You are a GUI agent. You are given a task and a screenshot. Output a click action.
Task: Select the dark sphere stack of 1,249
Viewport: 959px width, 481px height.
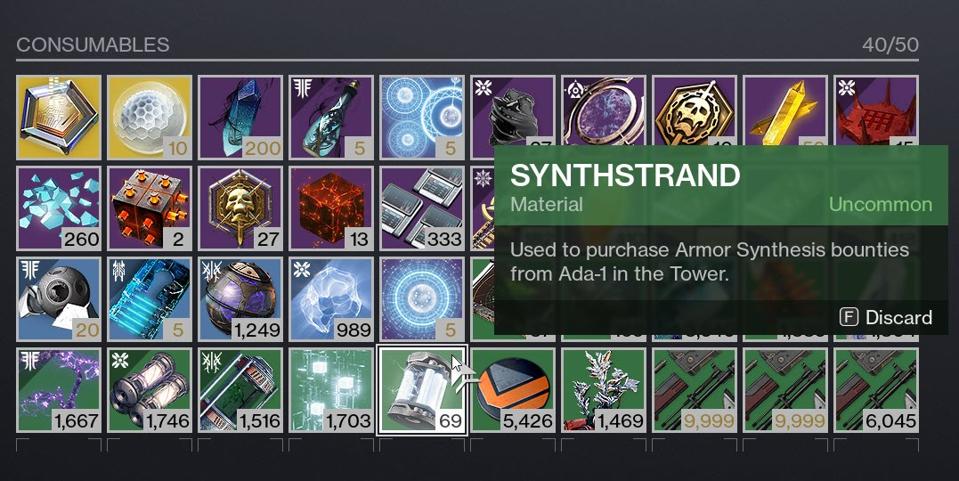(x=241, y=299)
